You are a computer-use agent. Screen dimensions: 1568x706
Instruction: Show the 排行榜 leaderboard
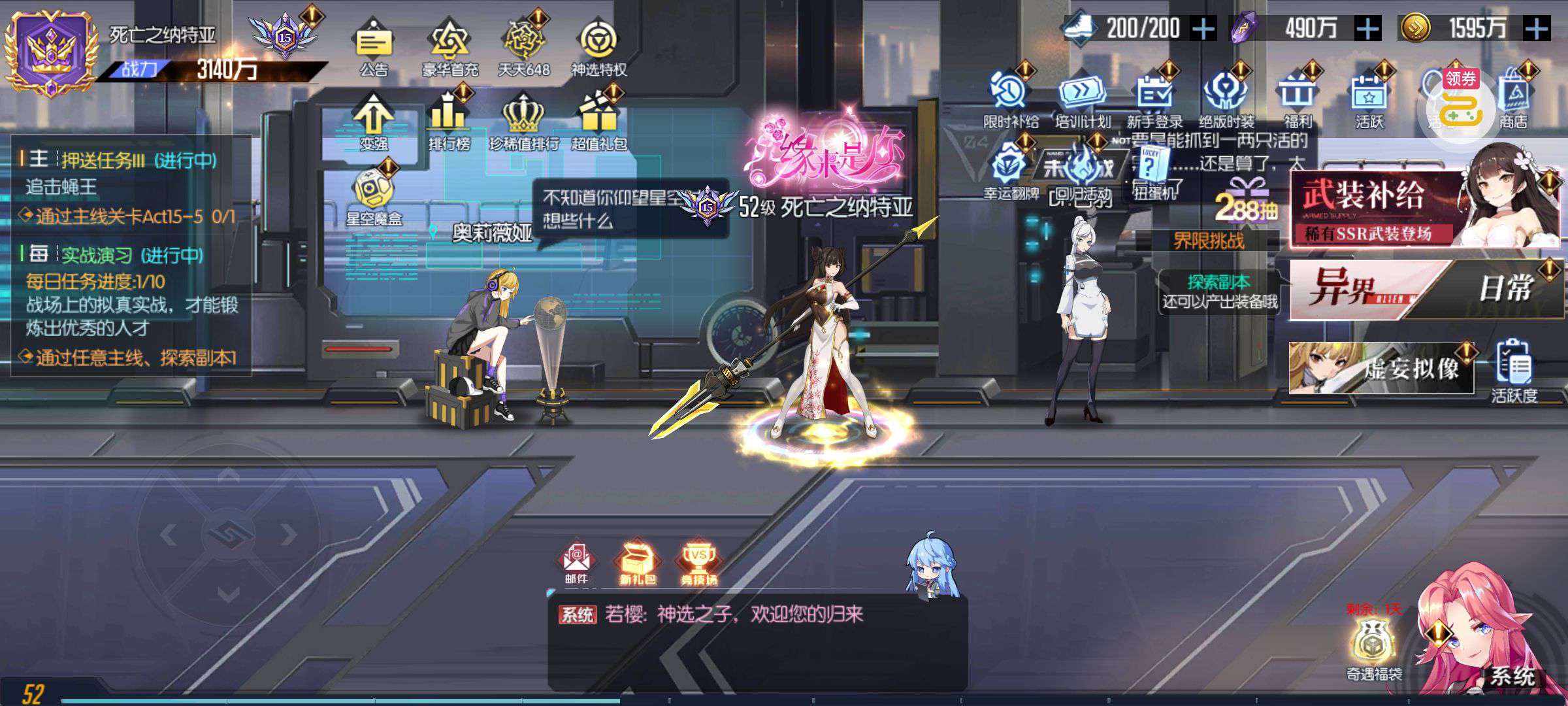(x=449, y=118)
